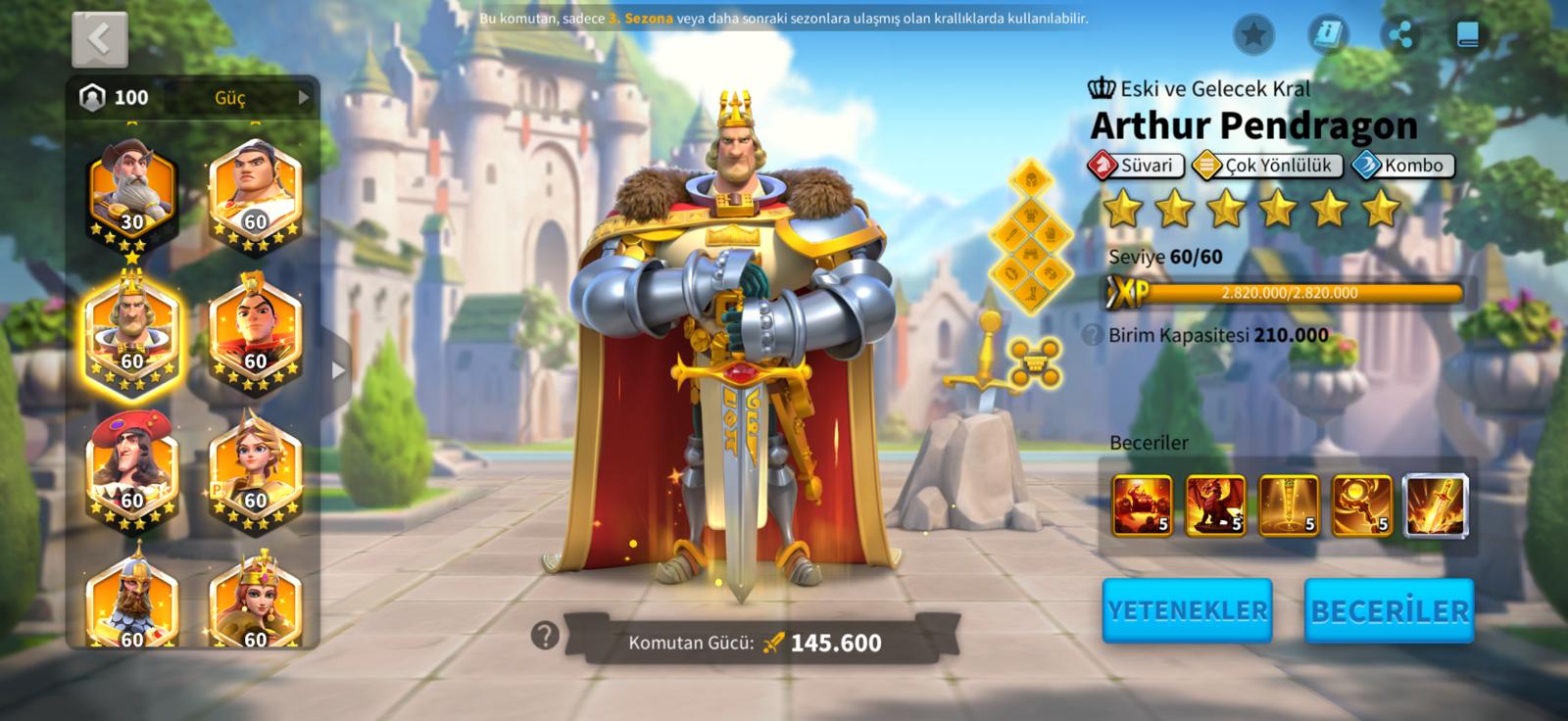This screenshot has width=1568, height=721.
Task: Open the golden formation icon
Action: point(1035,363)
